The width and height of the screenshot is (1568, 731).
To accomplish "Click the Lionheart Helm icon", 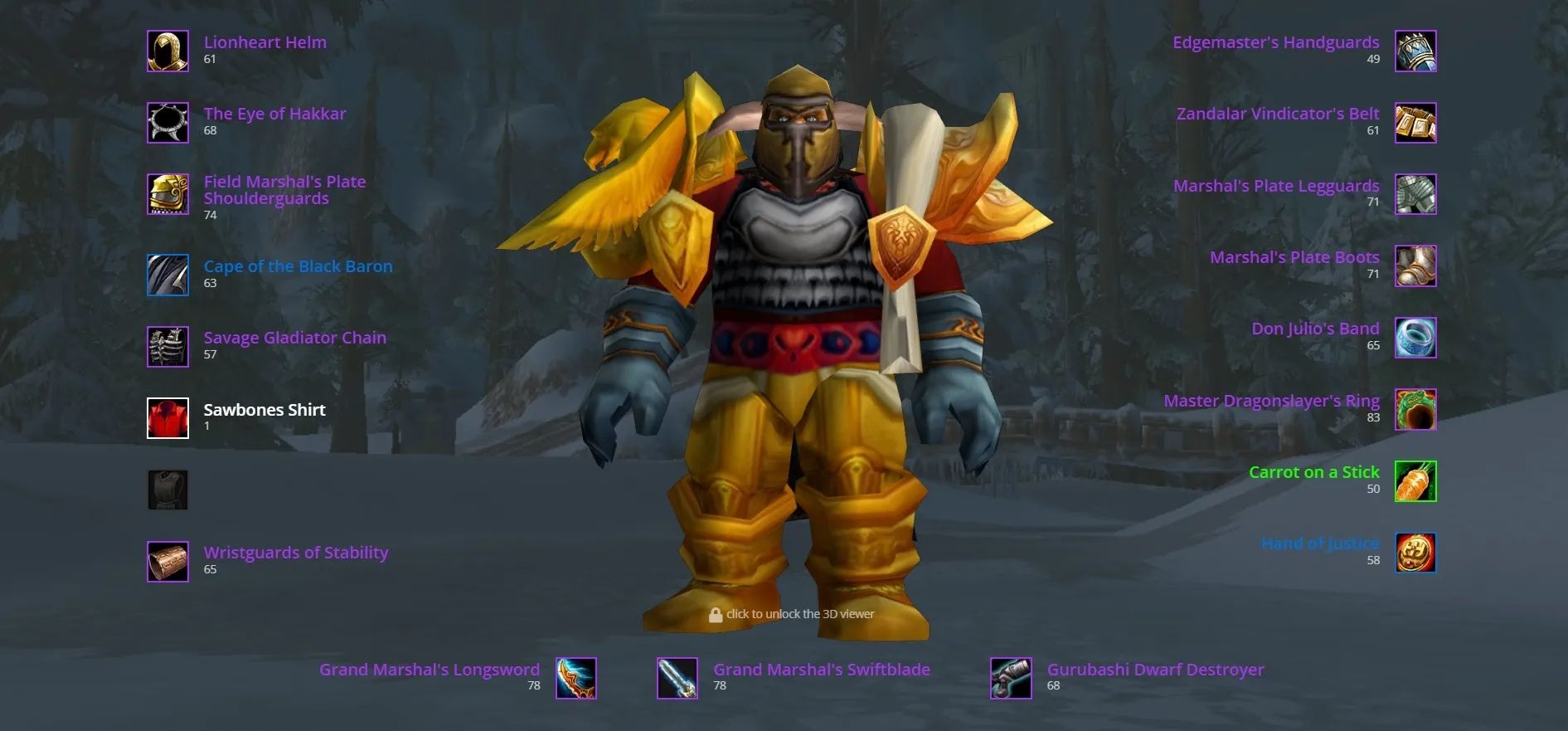I will click(167, 51).
